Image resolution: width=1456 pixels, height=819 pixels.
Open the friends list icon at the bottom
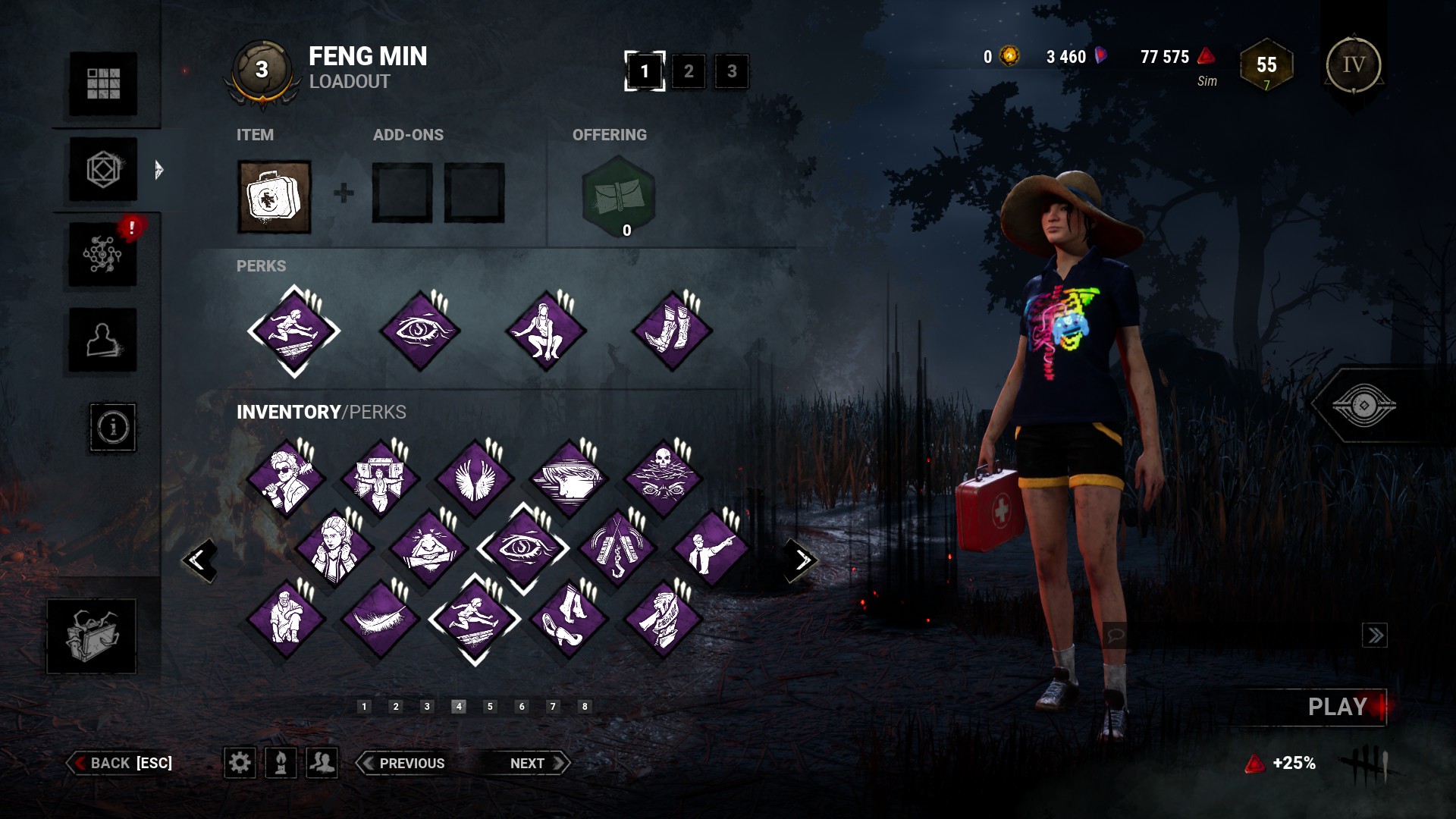(323, 764)
